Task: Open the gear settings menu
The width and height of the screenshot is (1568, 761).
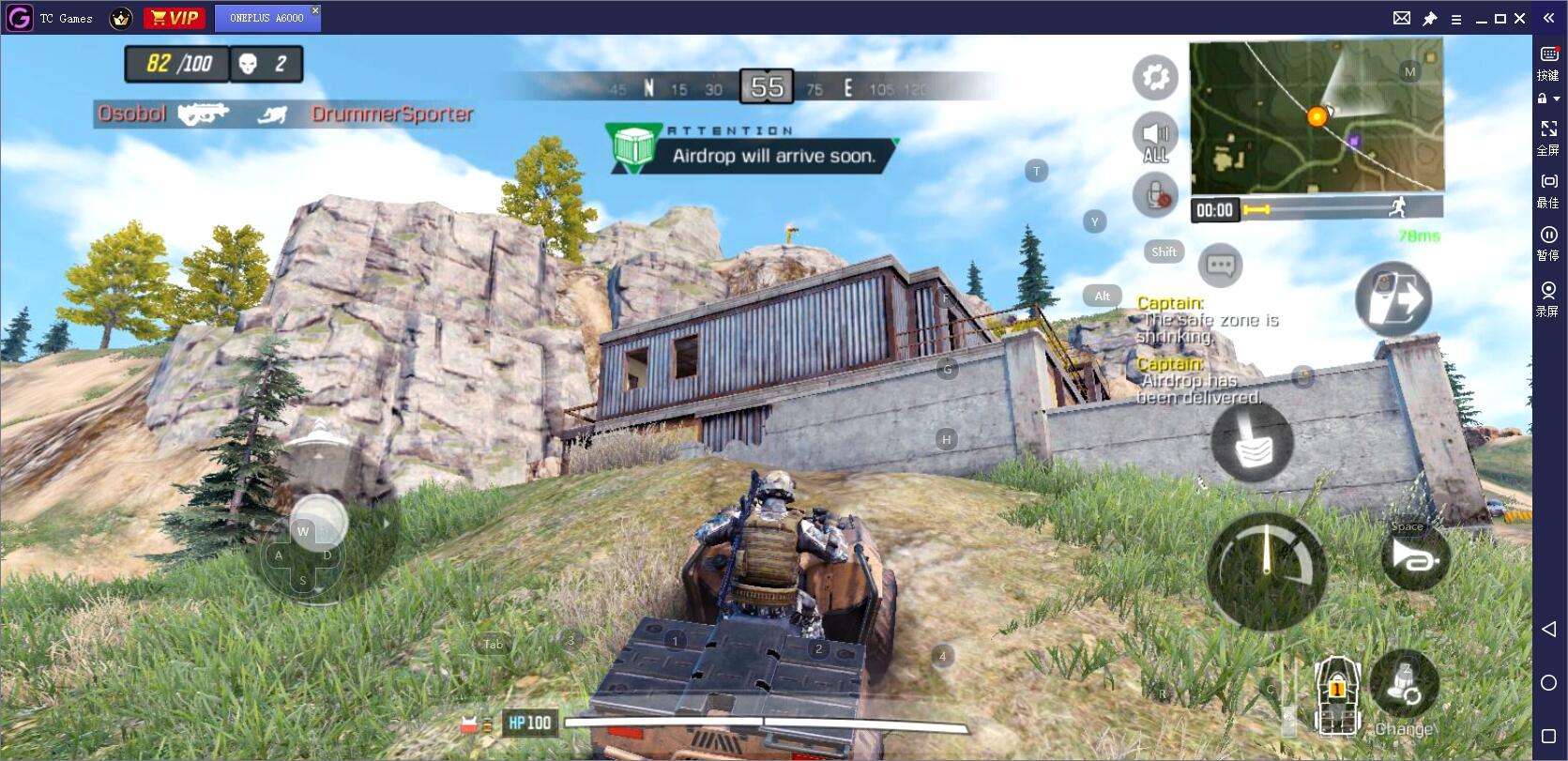Action: pyautogui.click(x=1155, y=77)
